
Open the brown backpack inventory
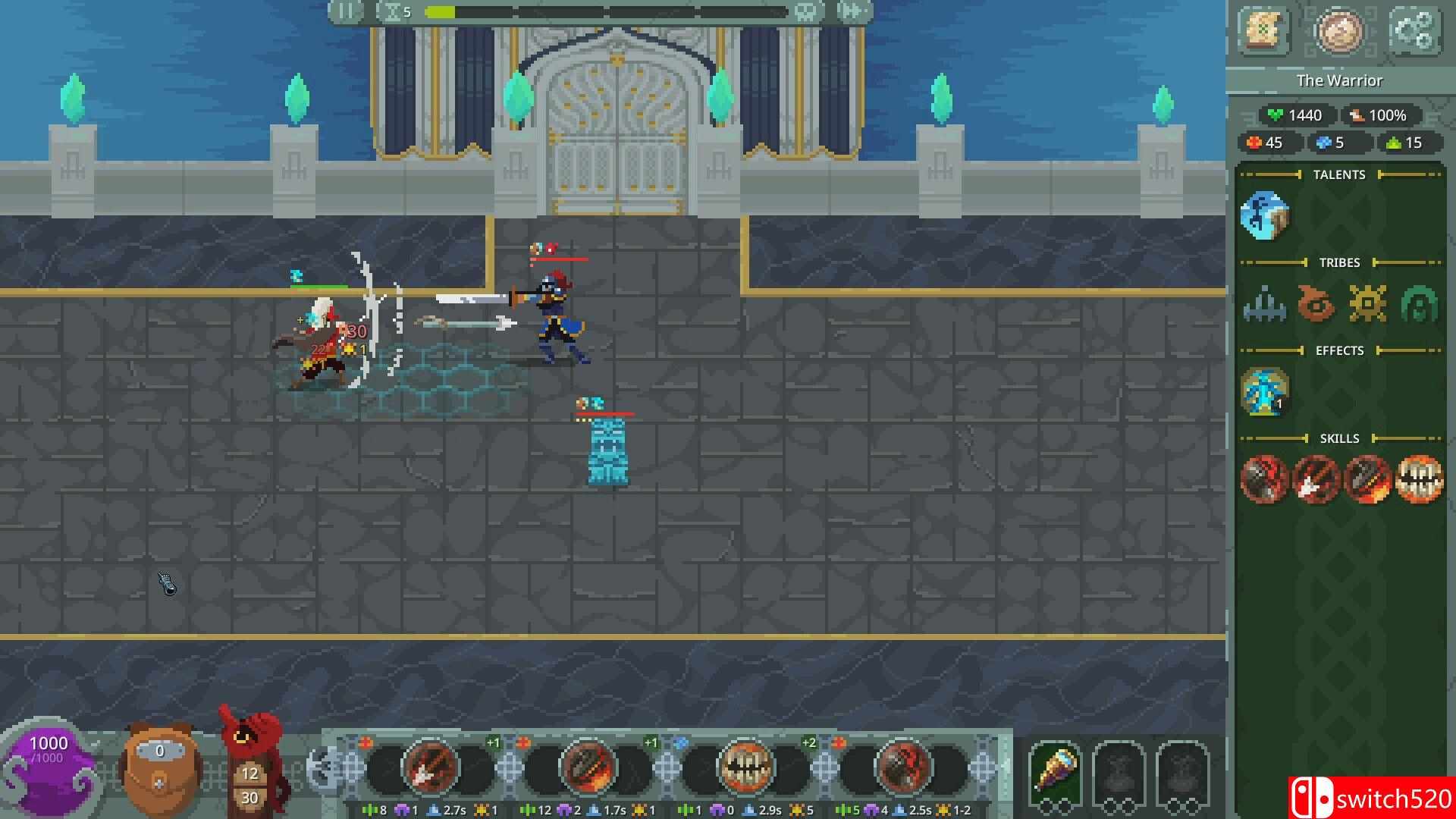[x=159, y=767]
